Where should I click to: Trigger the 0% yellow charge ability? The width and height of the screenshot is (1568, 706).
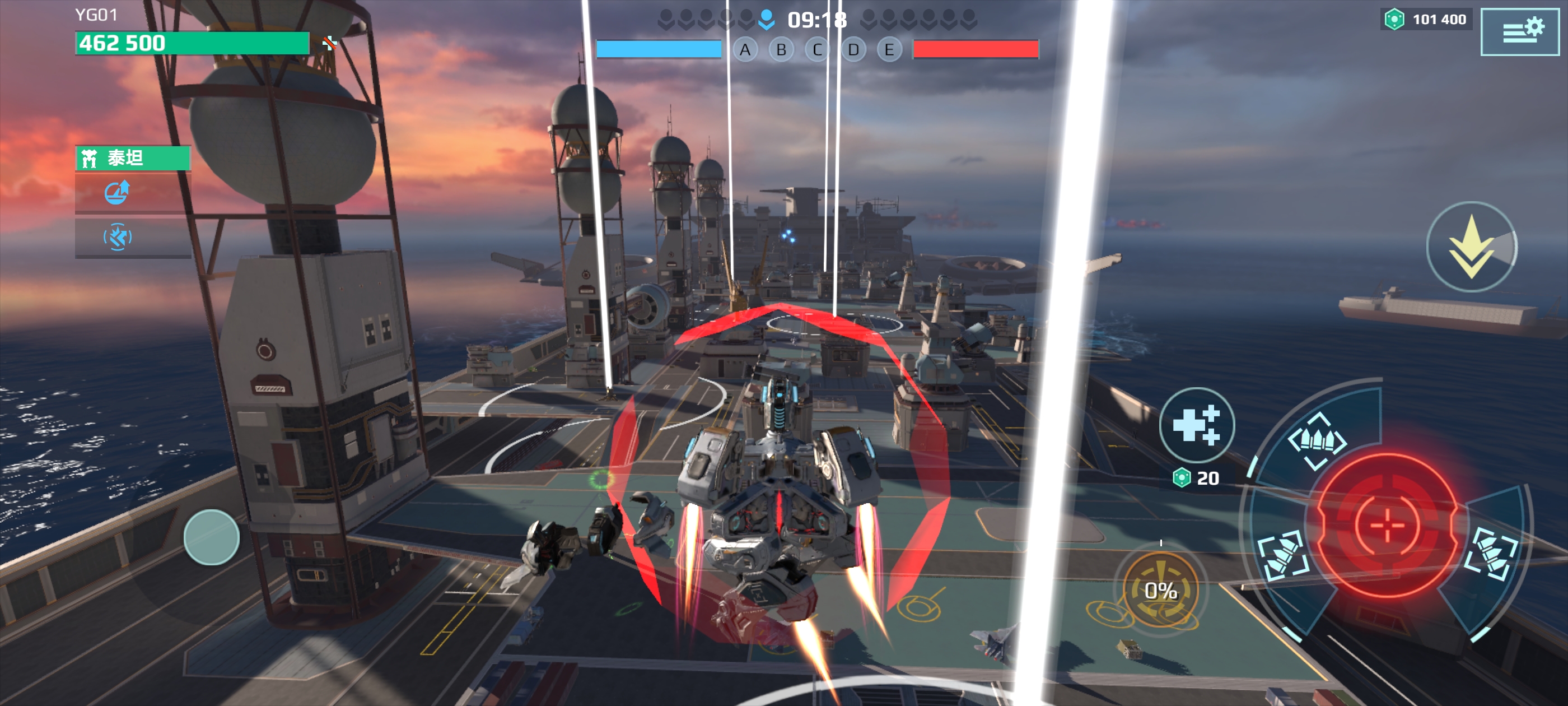tap(1160, 589)
